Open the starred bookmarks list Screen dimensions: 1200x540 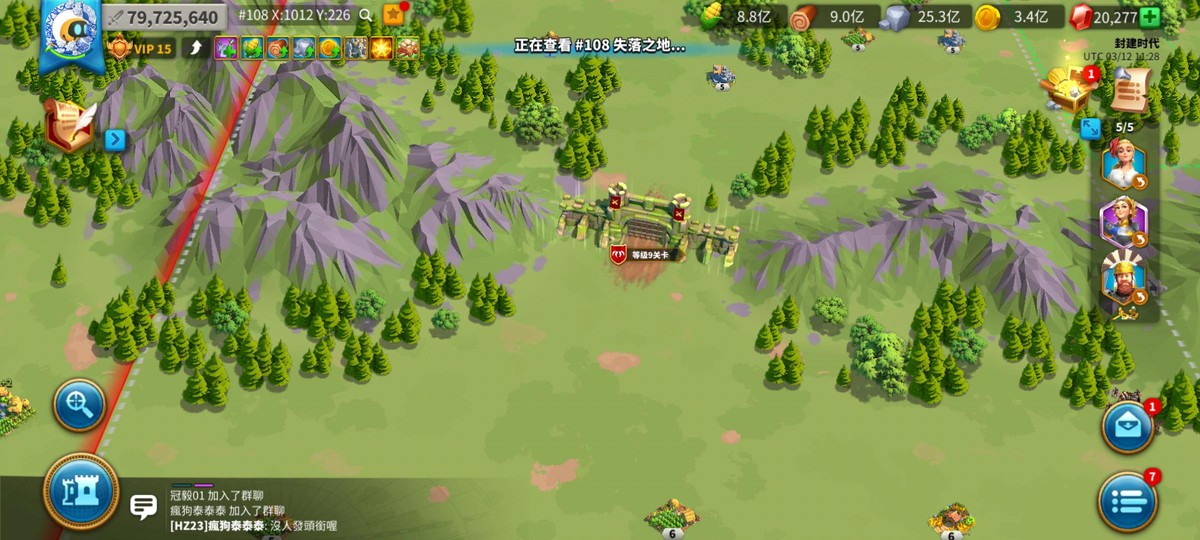[x=393, y=15]
